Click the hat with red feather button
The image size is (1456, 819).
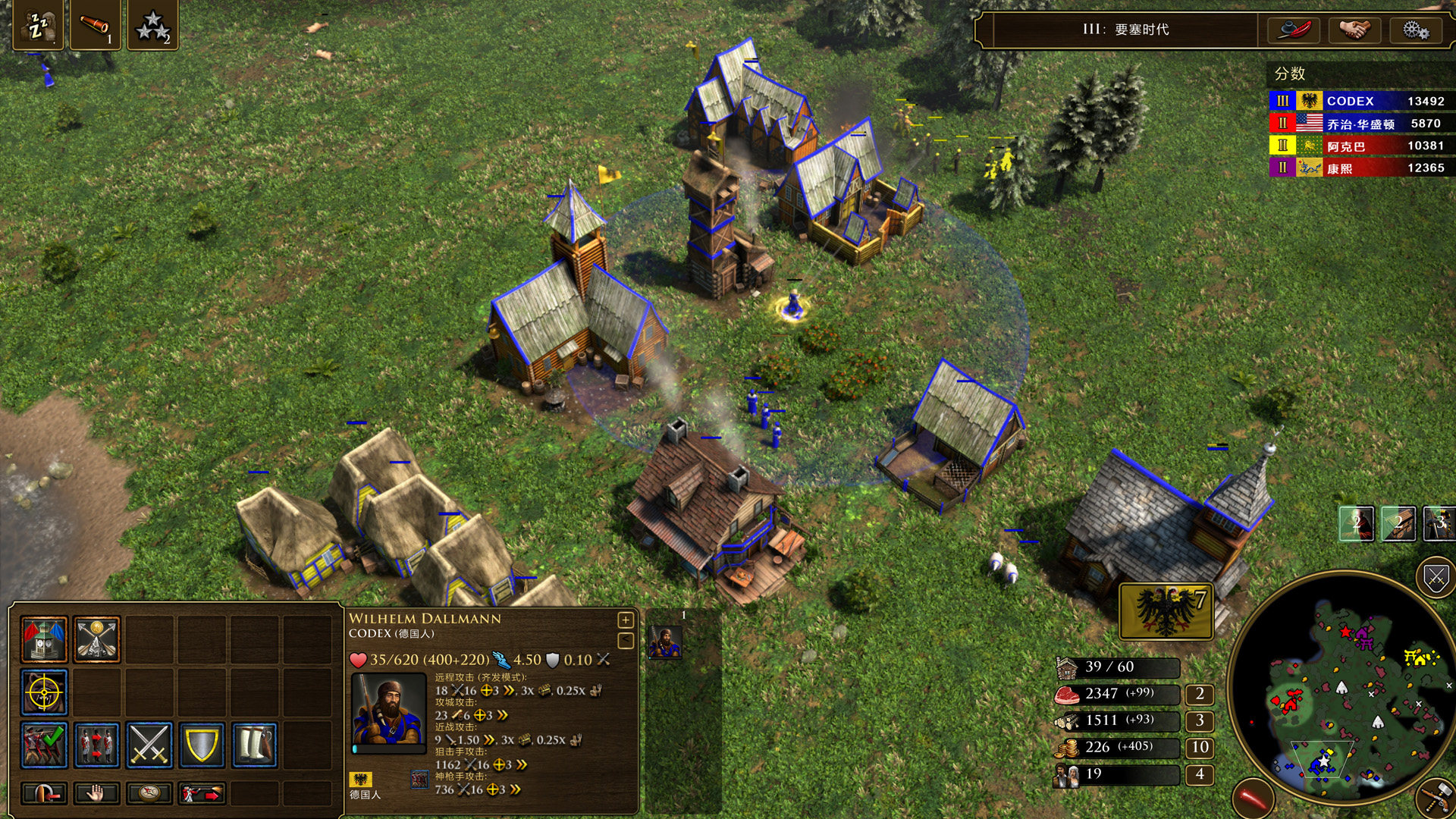[x=1294, y=30]
